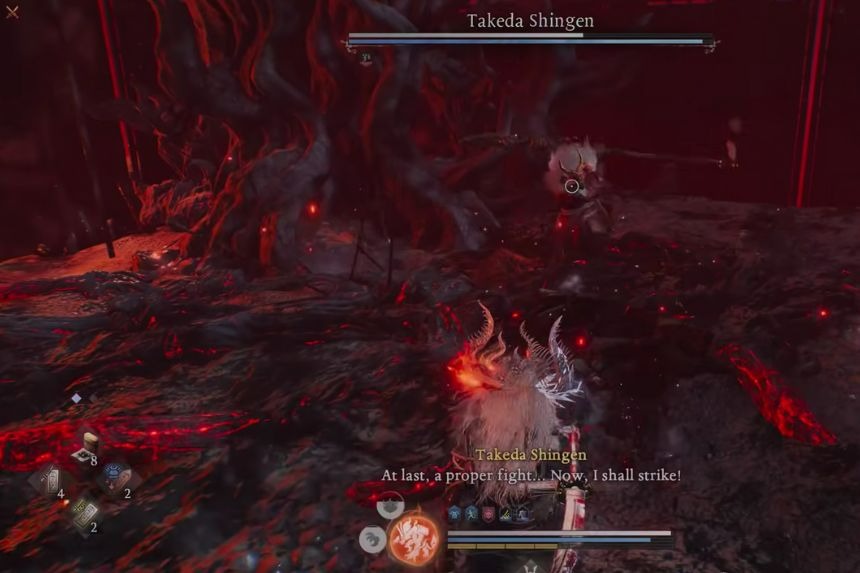Select the lower-left grey spirit circle

pos(371,540)
